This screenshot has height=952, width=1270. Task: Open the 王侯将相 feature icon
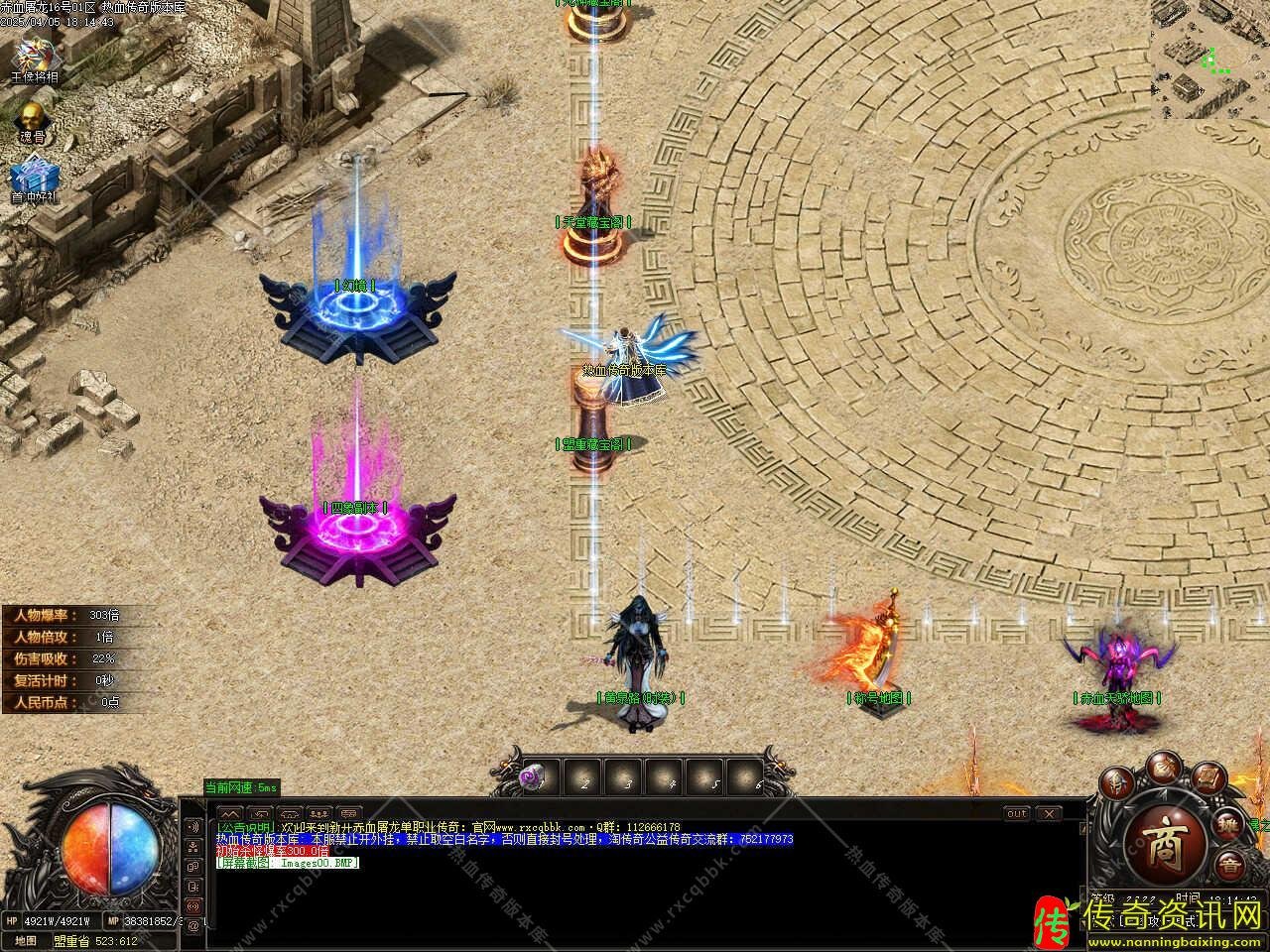(35, 55)
